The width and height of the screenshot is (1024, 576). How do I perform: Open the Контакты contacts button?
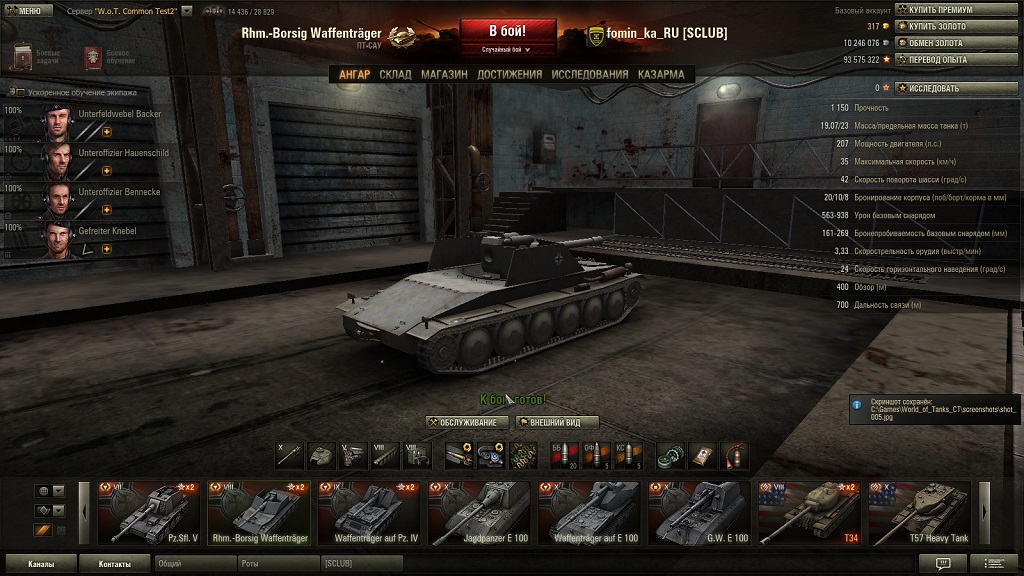coord(114,564)
